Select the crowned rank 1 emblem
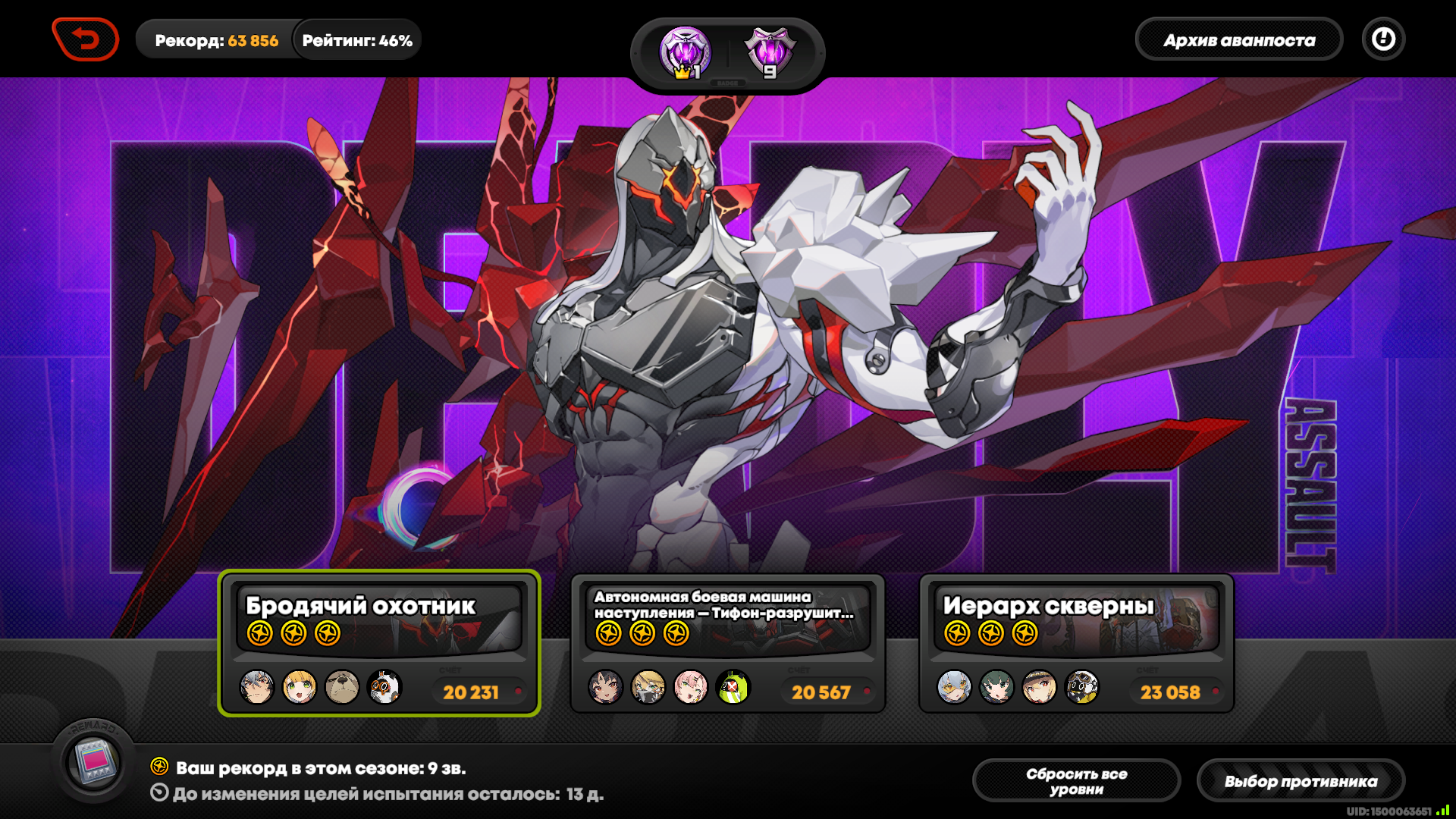Image resolution: width=1456 pixels, height=819 pixels. (x=686, y=53)
